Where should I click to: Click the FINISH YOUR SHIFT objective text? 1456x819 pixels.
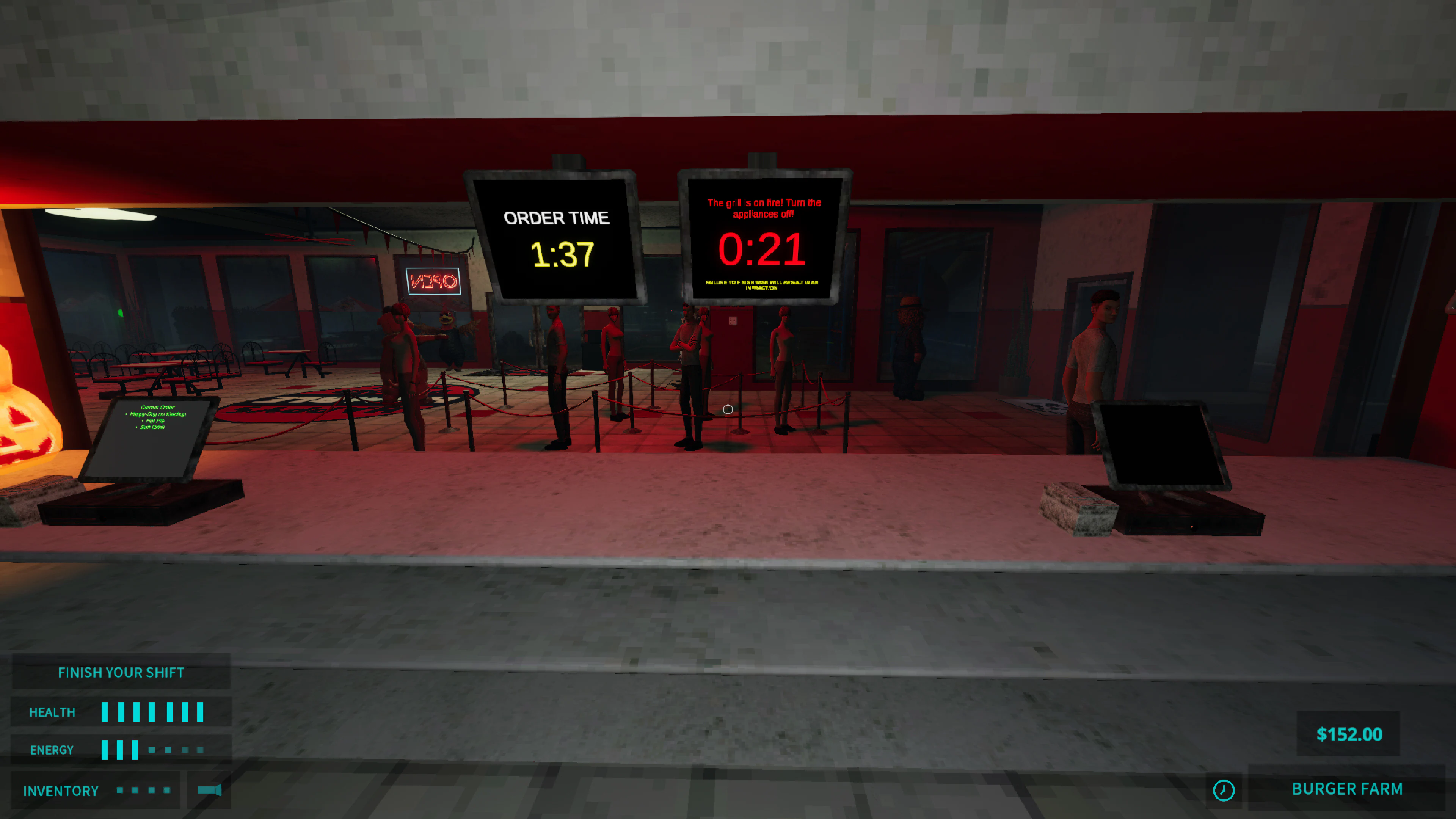121,673
